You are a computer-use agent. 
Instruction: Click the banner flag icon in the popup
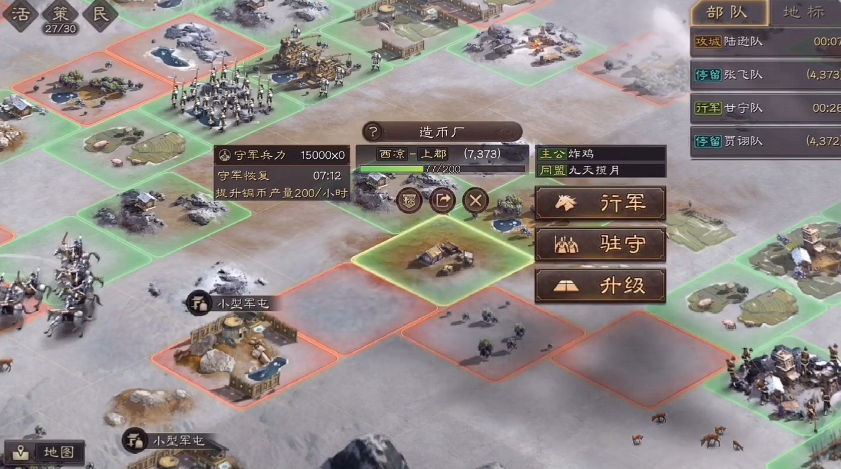[x=410, y=199]
